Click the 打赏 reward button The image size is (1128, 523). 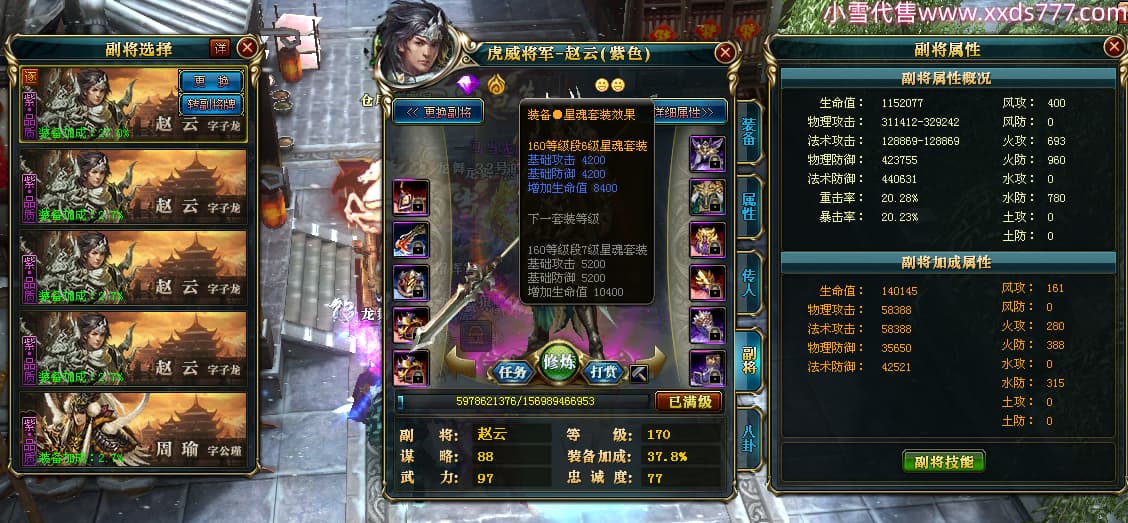coord(603,372)
